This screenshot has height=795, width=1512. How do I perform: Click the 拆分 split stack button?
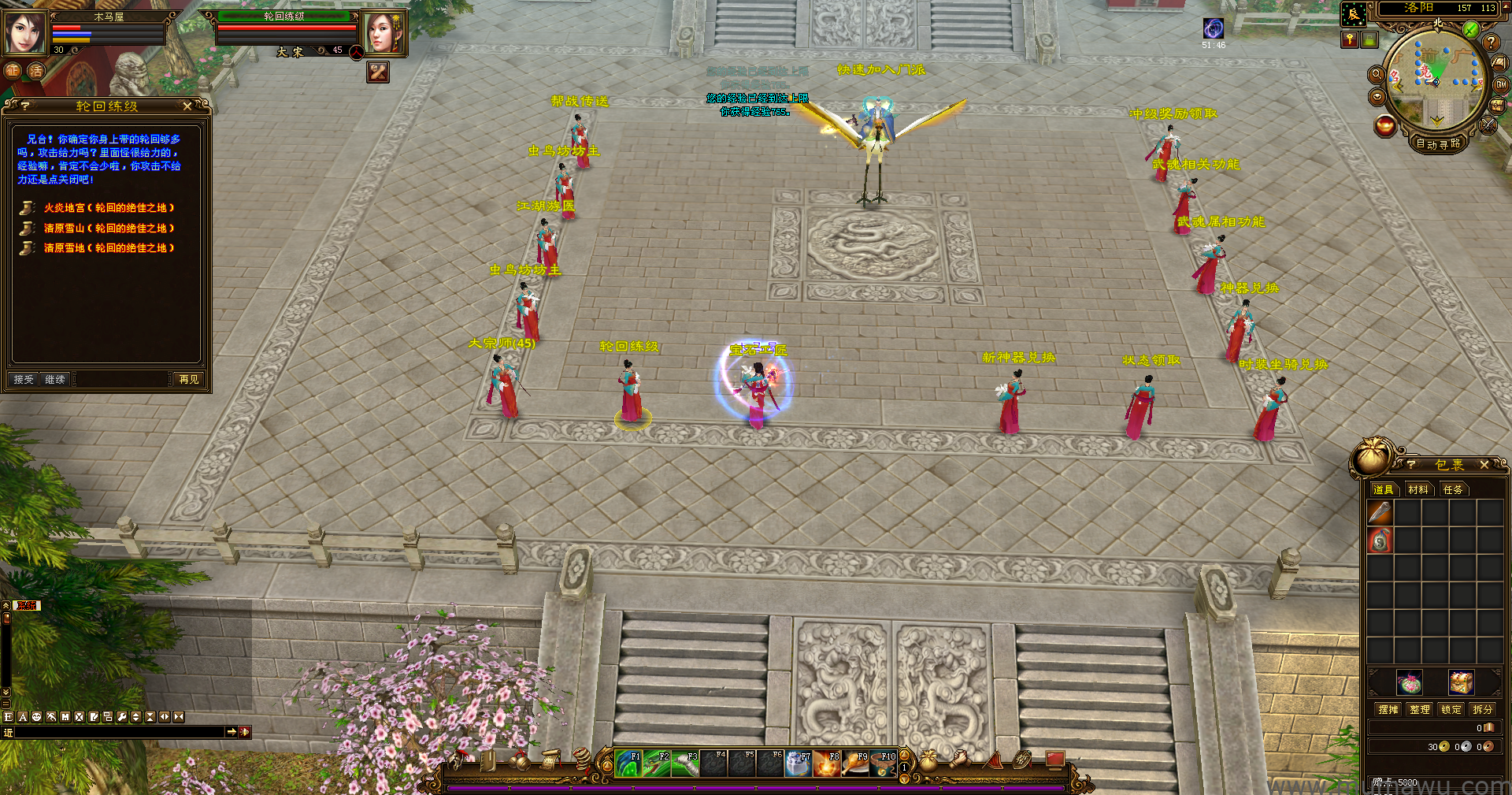[1483, 710]
